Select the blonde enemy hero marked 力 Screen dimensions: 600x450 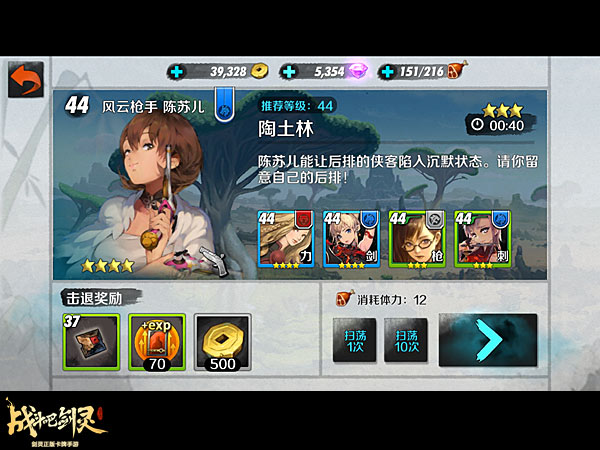point(285,239)
